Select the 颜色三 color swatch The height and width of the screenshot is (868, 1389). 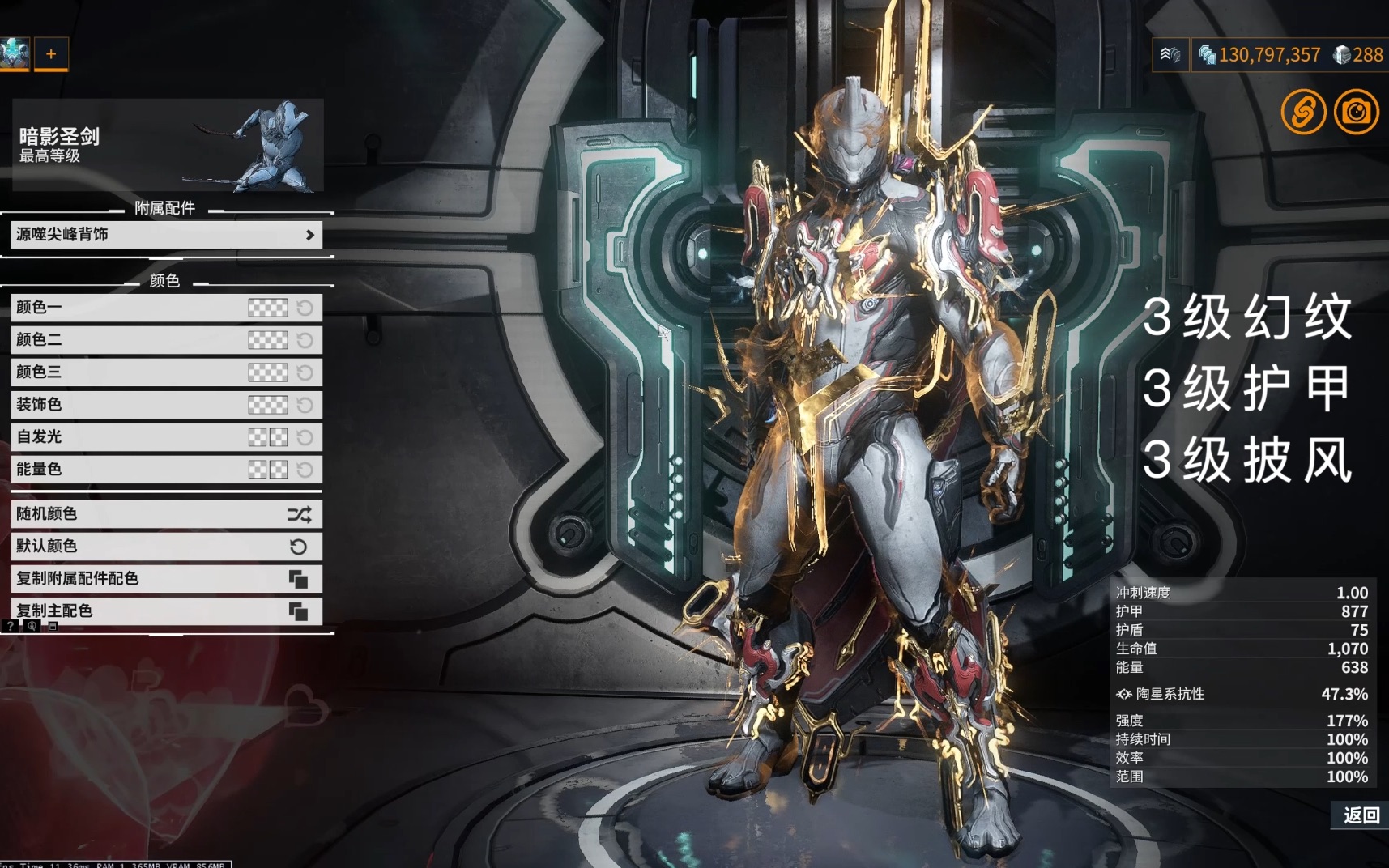[267, 372]
